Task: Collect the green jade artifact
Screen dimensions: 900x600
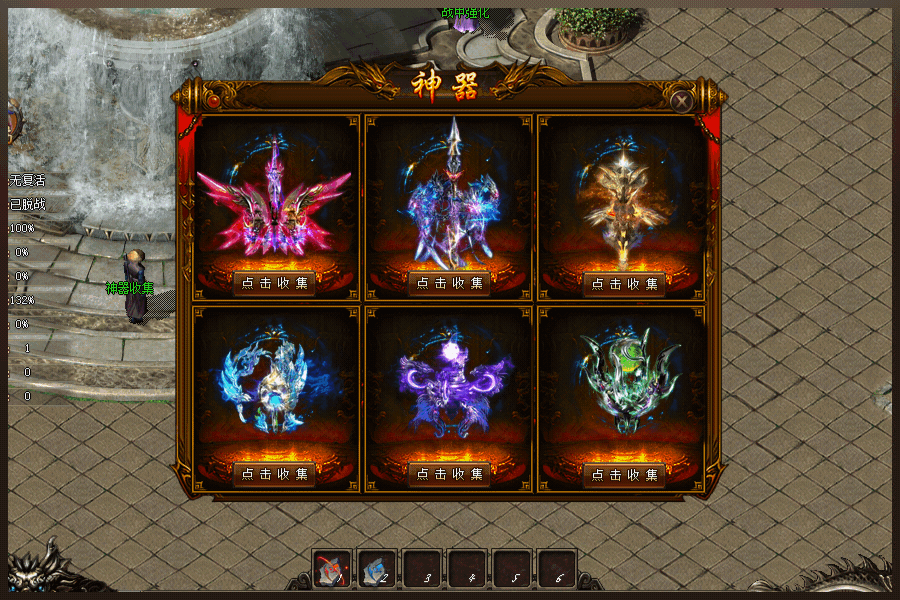Action: click(x=624, y=473)
